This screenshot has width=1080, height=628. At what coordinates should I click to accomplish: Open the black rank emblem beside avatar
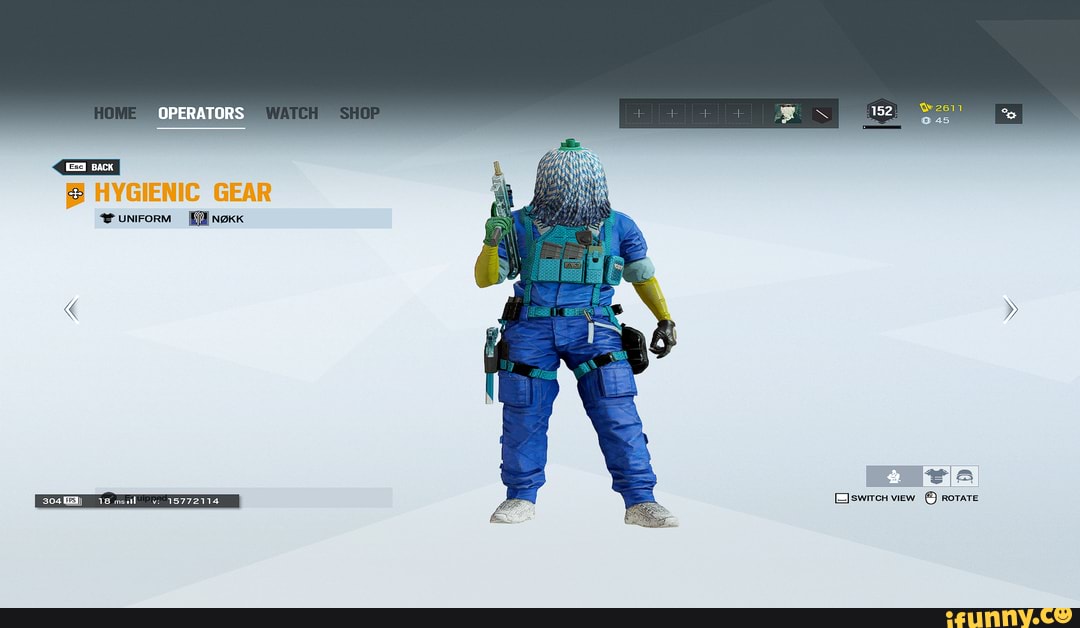[822, 114]
